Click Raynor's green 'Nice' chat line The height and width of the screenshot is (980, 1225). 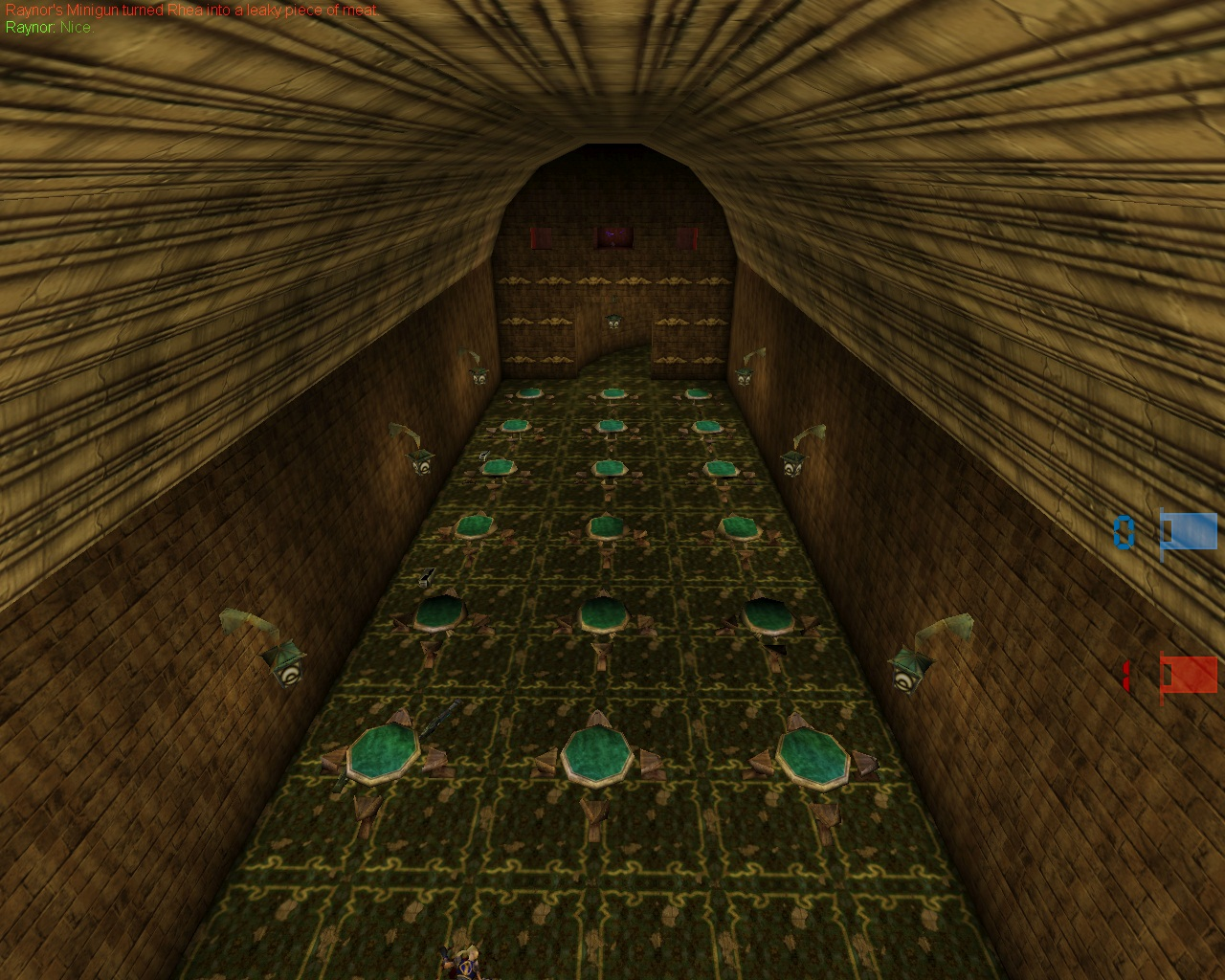[48, 28]
